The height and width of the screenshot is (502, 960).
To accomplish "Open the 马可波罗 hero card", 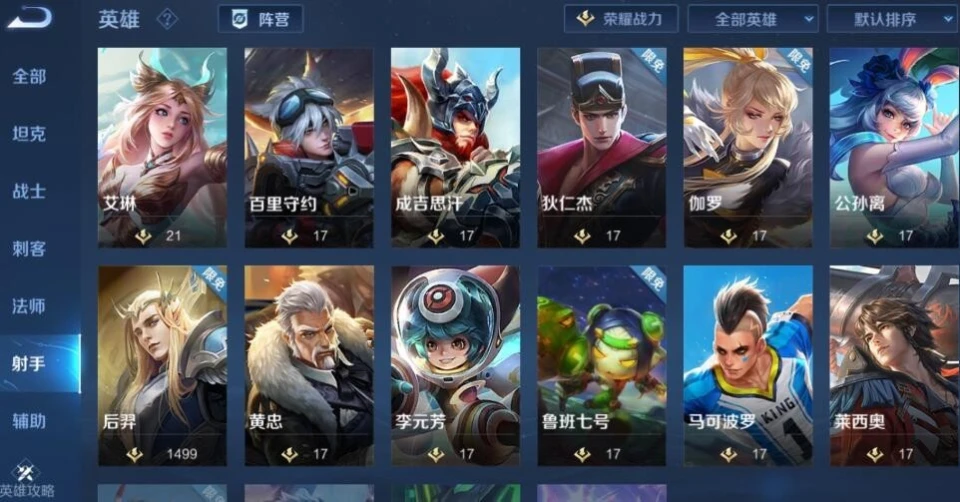I will click(748, 365).
